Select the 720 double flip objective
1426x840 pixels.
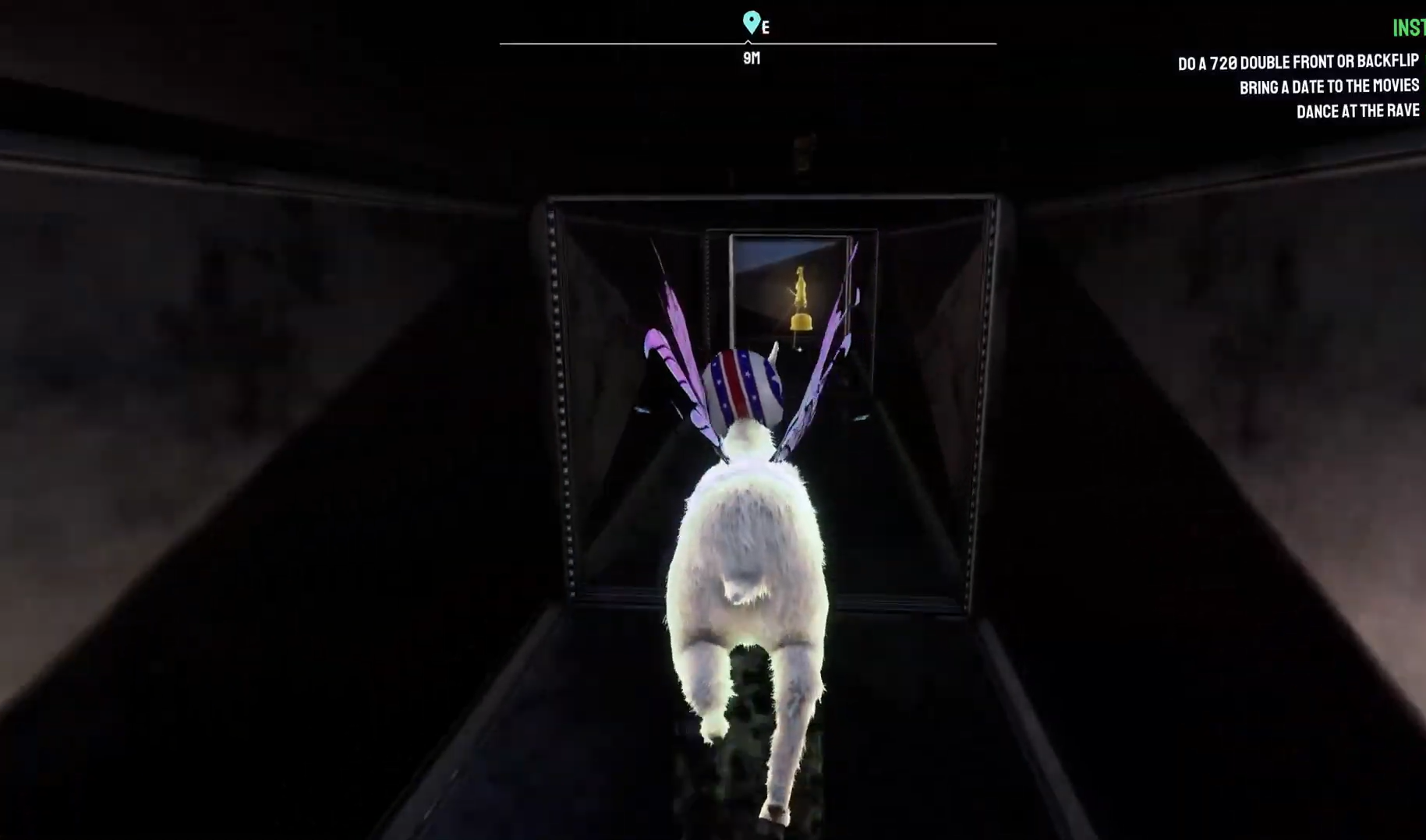(1297, 62)
